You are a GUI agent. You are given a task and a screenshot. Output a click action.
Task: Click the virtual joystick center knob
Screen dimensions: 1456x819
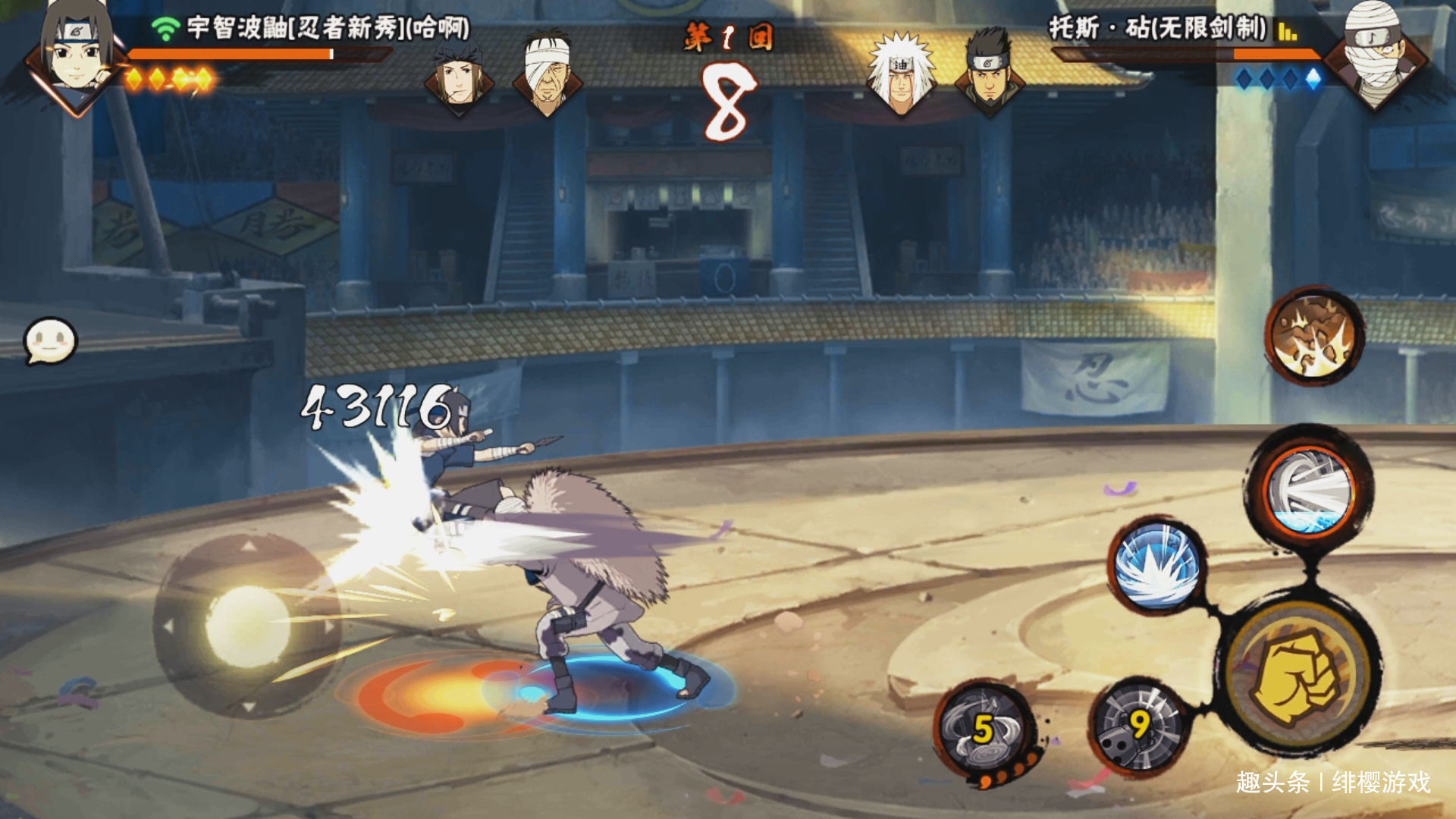pos(247,626)
